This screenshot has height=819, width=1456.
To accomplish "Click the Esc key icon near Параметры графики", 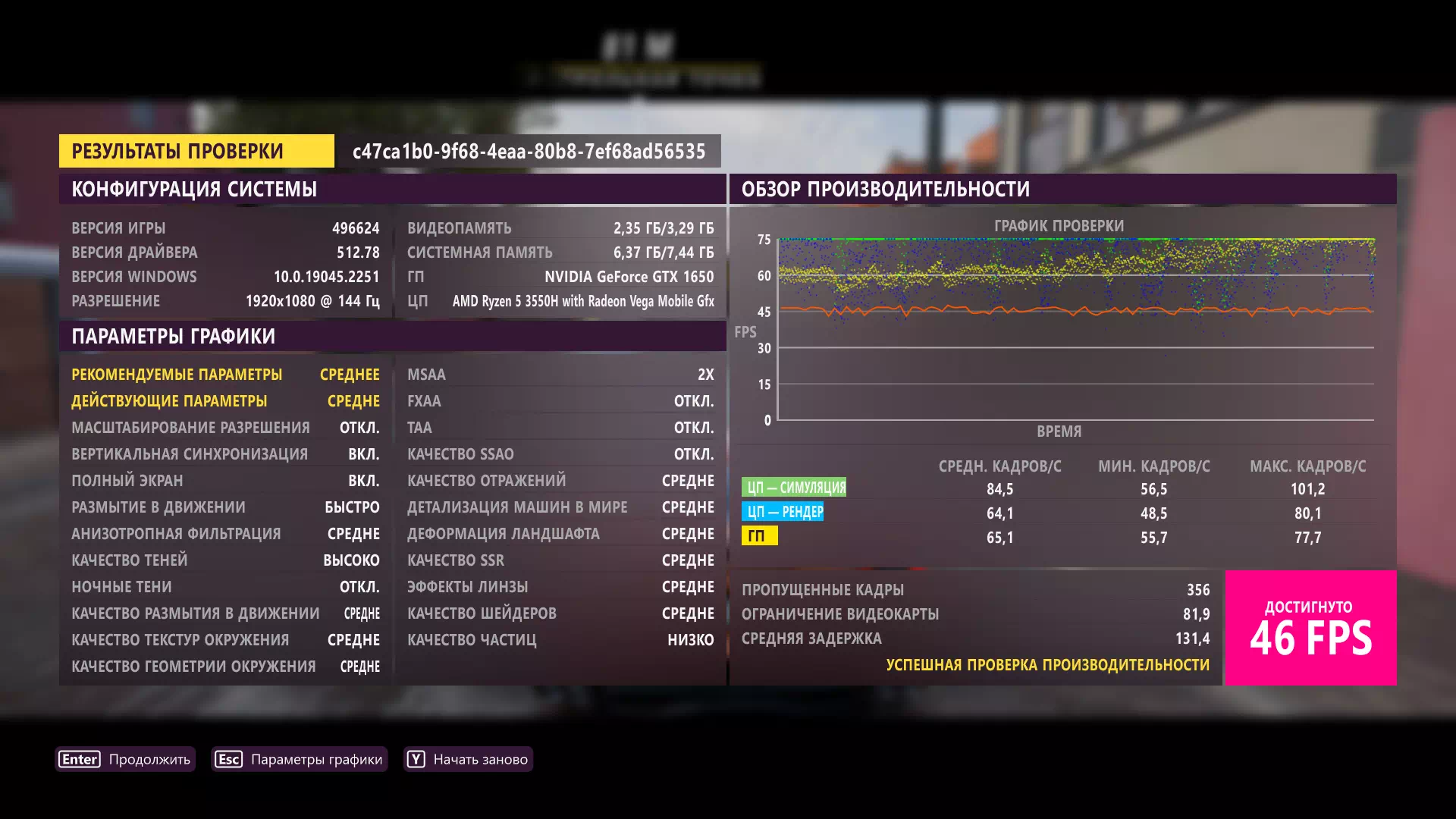I will [x=228, y=758].
